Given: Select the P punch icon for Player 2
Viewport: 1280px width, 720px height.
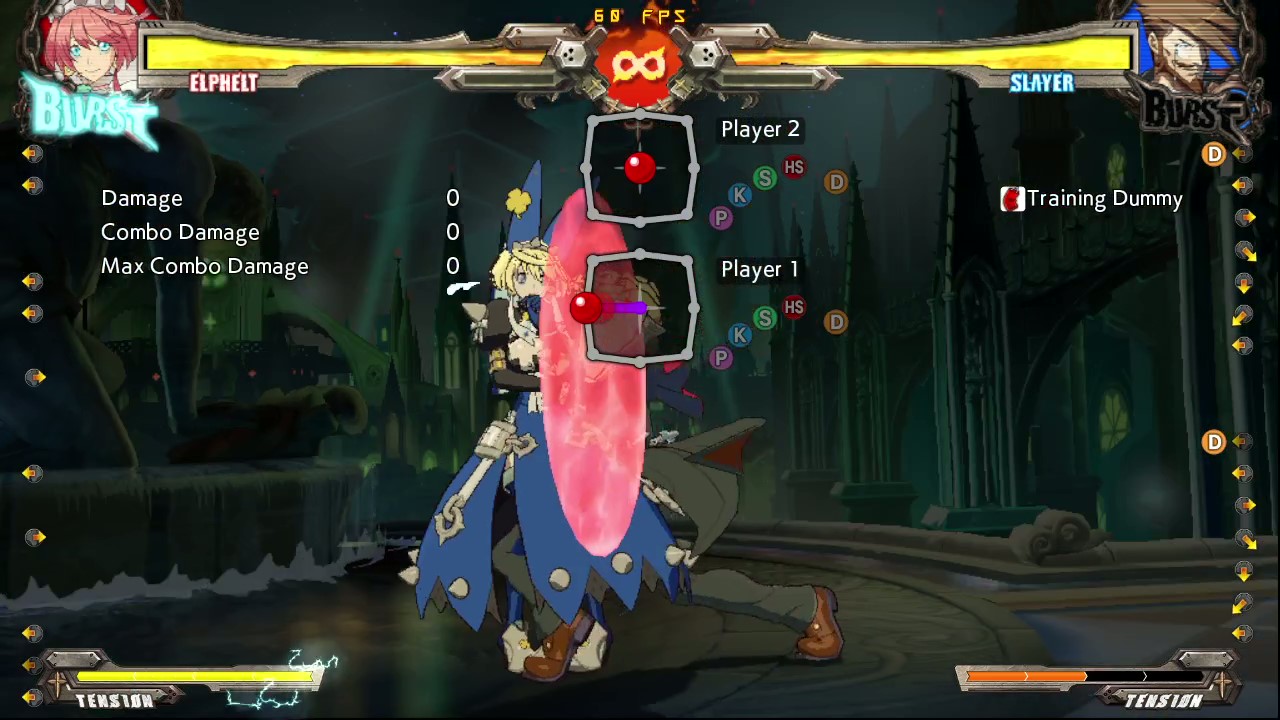Looking at the screenshot, I should pos(721,218).
